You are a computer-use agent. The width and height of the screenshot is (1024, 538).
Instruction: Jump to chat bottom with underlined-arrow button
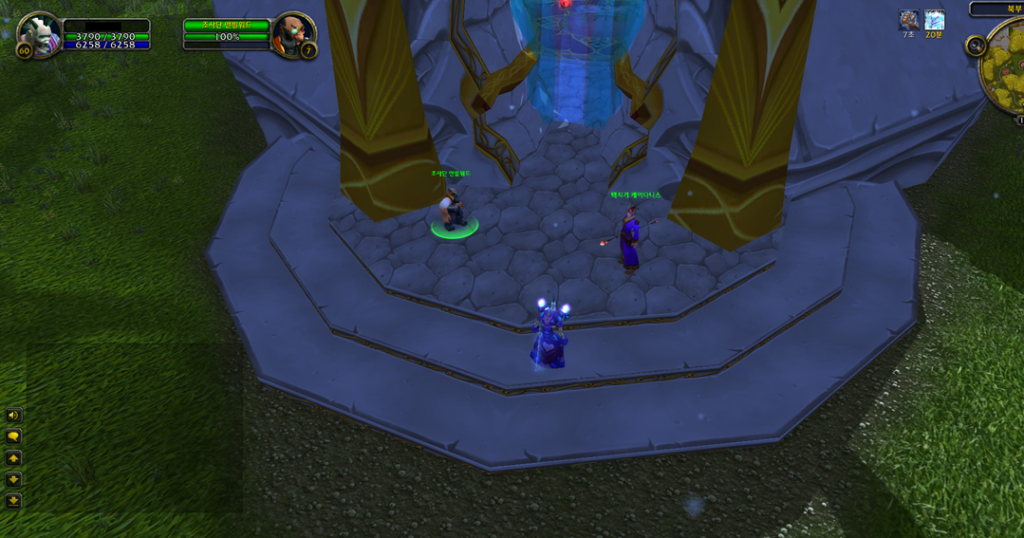[14, 500]
